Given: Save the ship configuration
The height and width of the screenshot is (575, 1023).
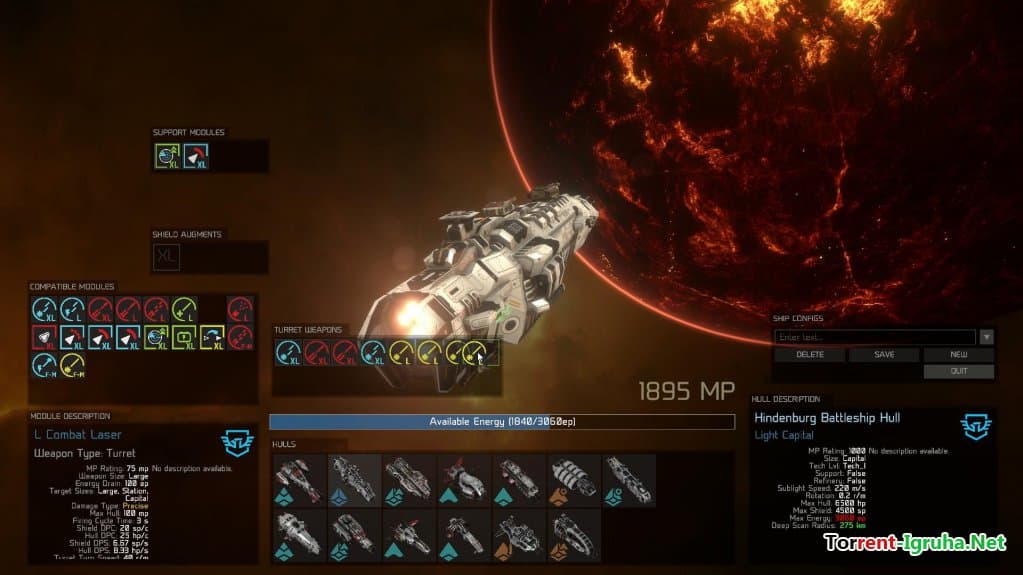Looking at the screenshot, I should point(884,355).
